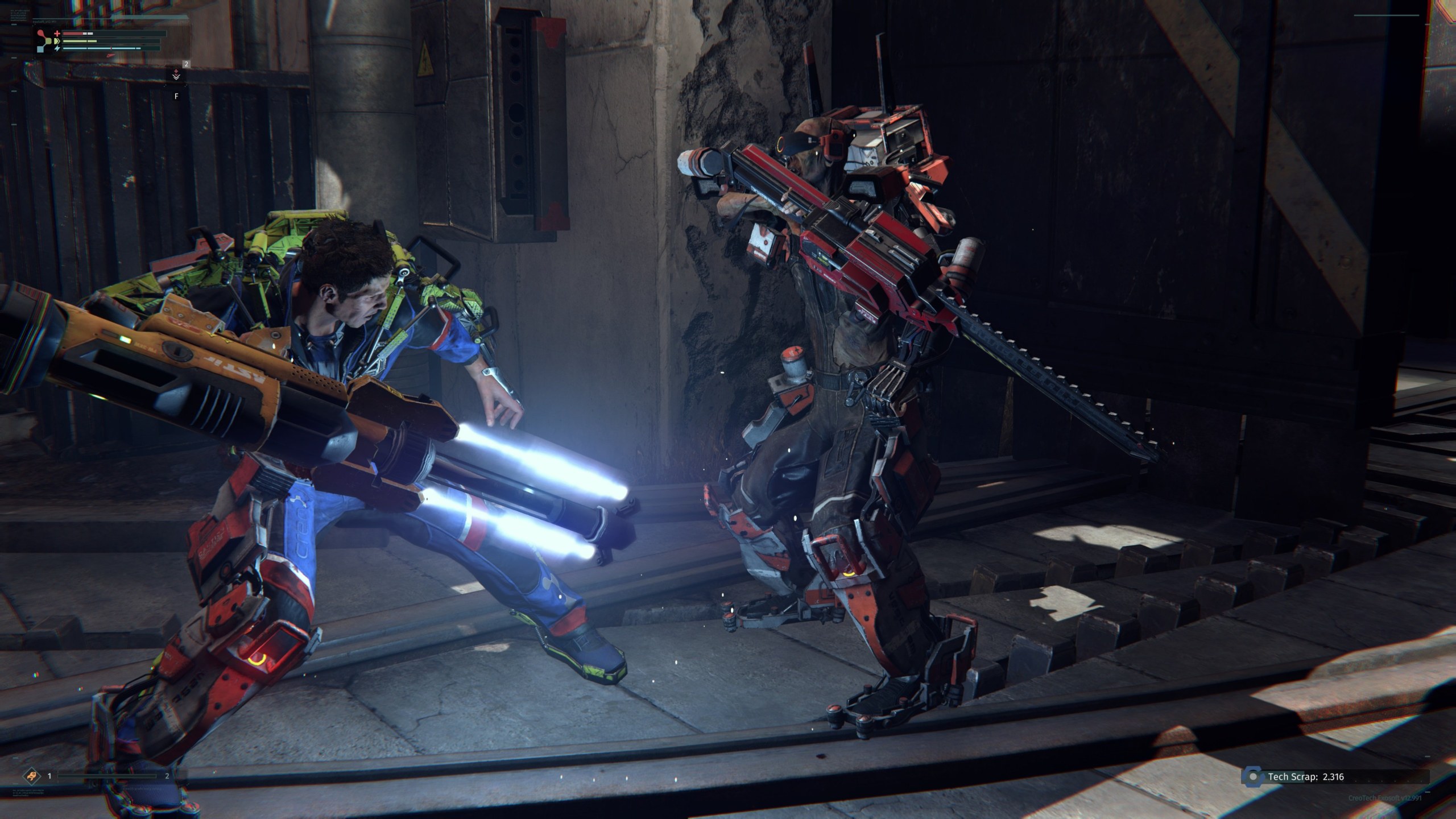Expand the bottom-left drone ammo gauge

click(x=107, y=776)
